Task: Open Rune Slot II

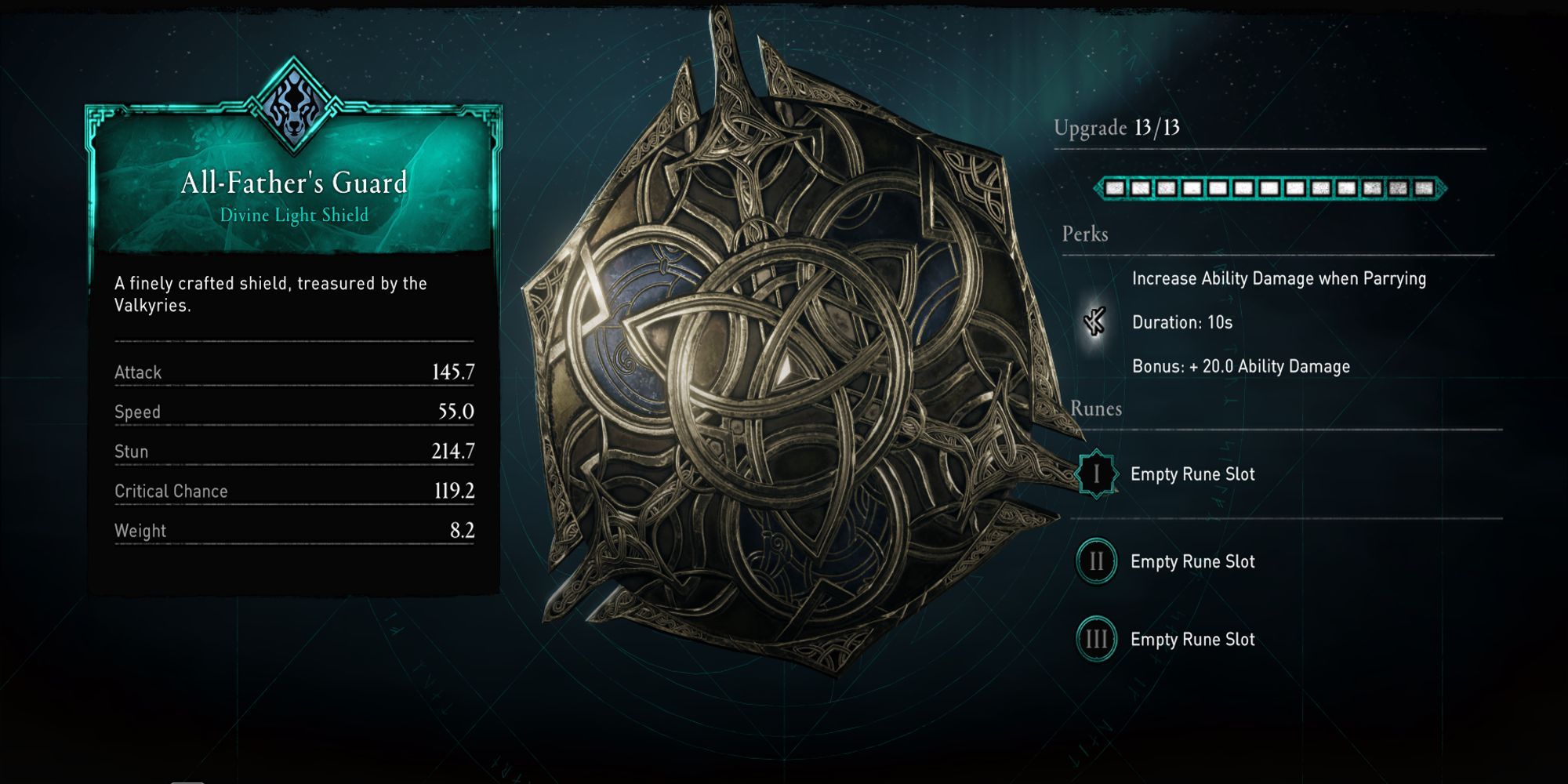Action: click(x=1096, y=561)
